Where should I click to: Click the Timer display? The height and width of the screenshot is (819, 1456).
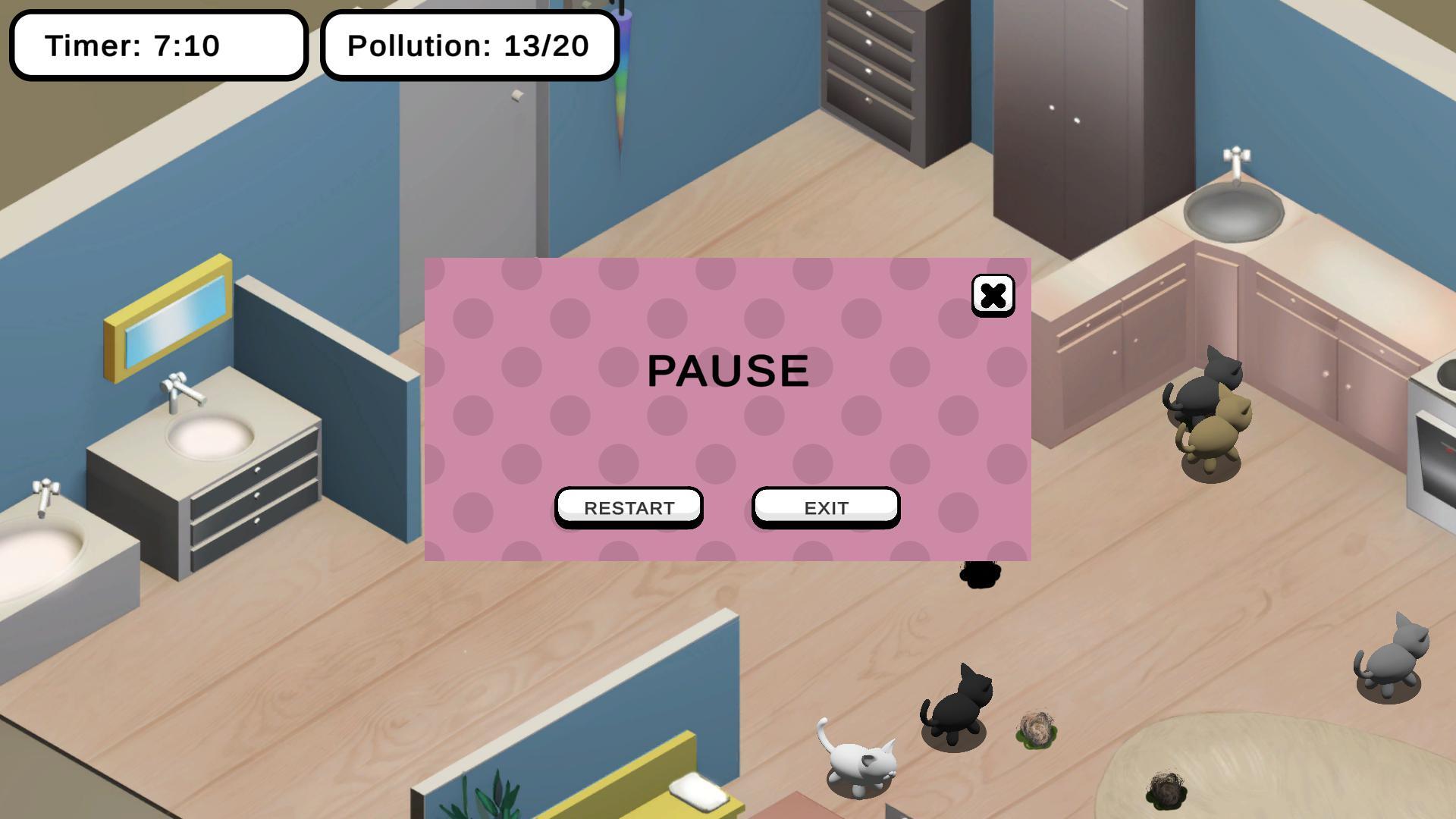155,45
